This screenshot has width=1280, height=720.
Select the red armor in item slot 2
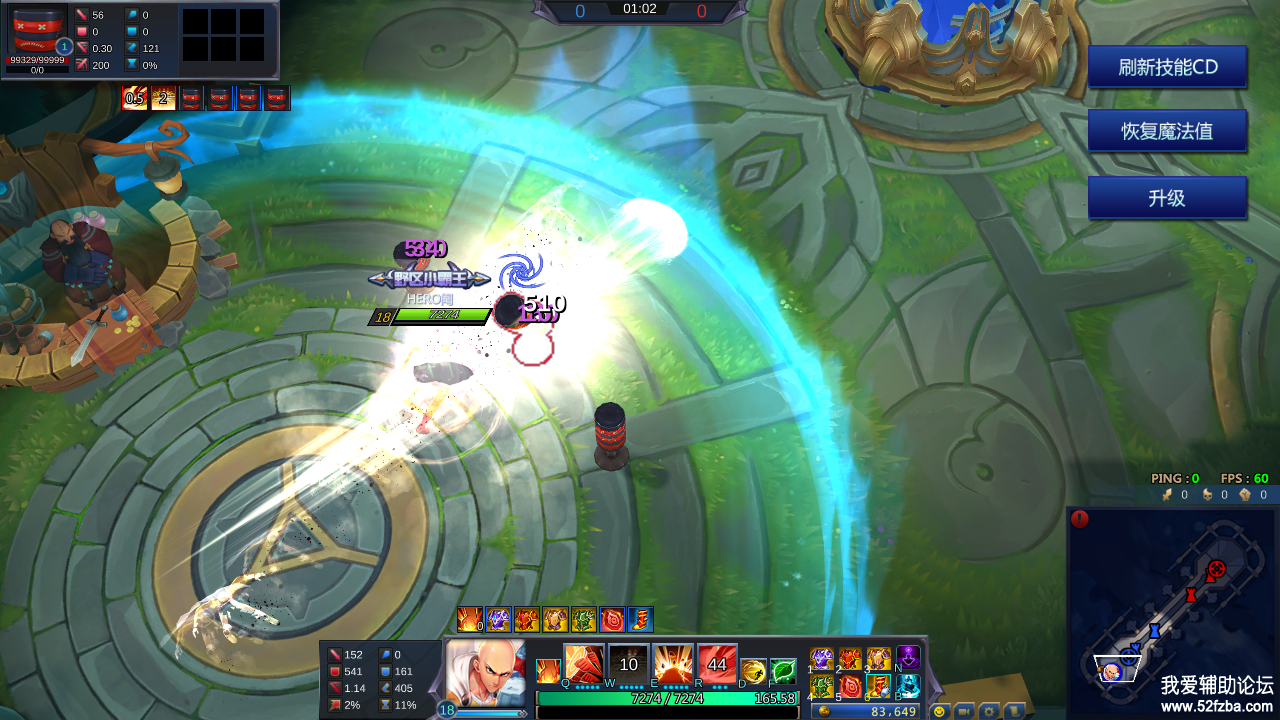pyautogui.click(x=850, y=659)
